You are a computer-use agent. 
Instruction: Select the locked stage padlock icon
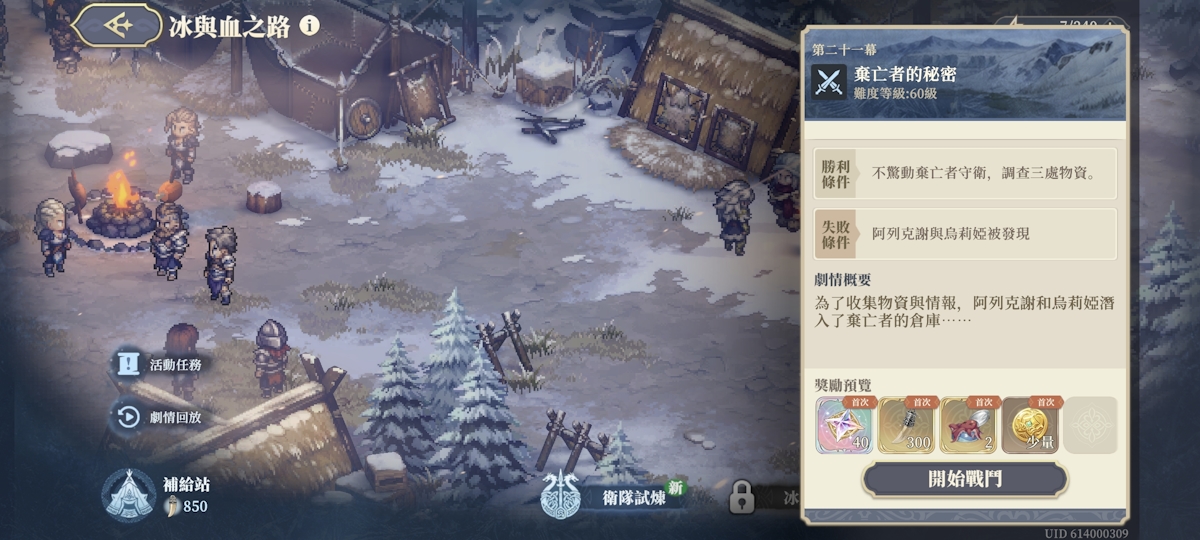tap(741, 496)
